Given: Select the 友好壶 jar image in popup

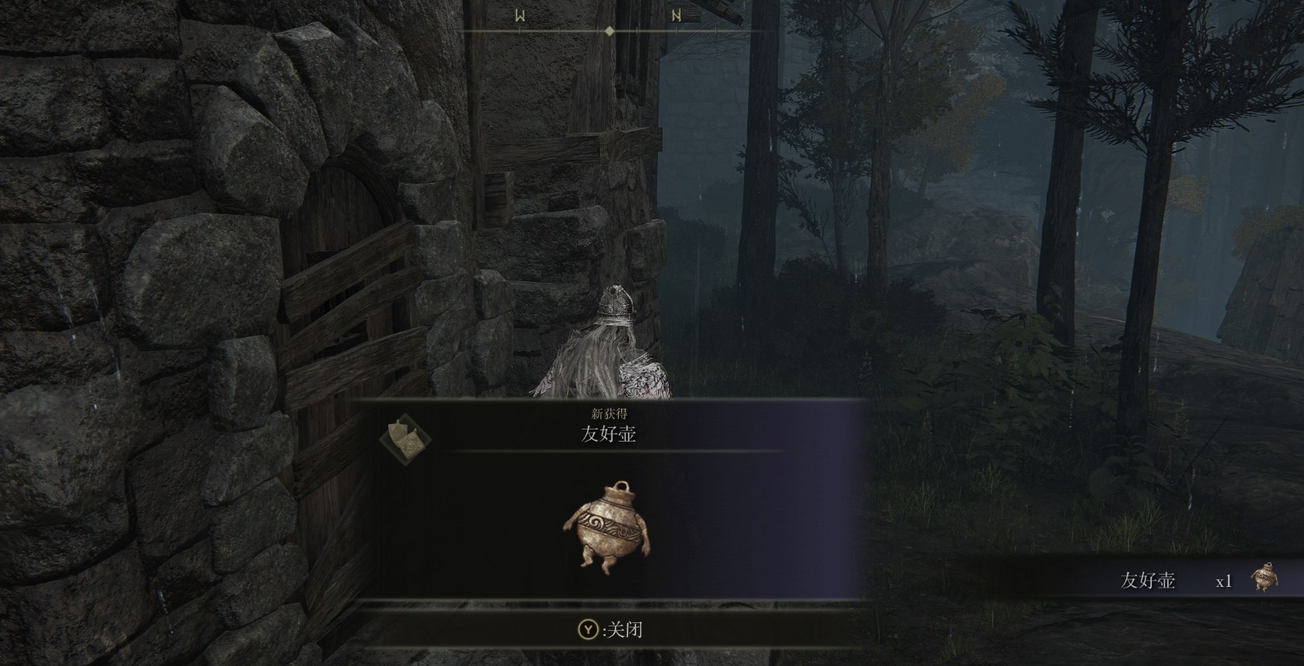Looking at the screenshot, I should [606, 526].
